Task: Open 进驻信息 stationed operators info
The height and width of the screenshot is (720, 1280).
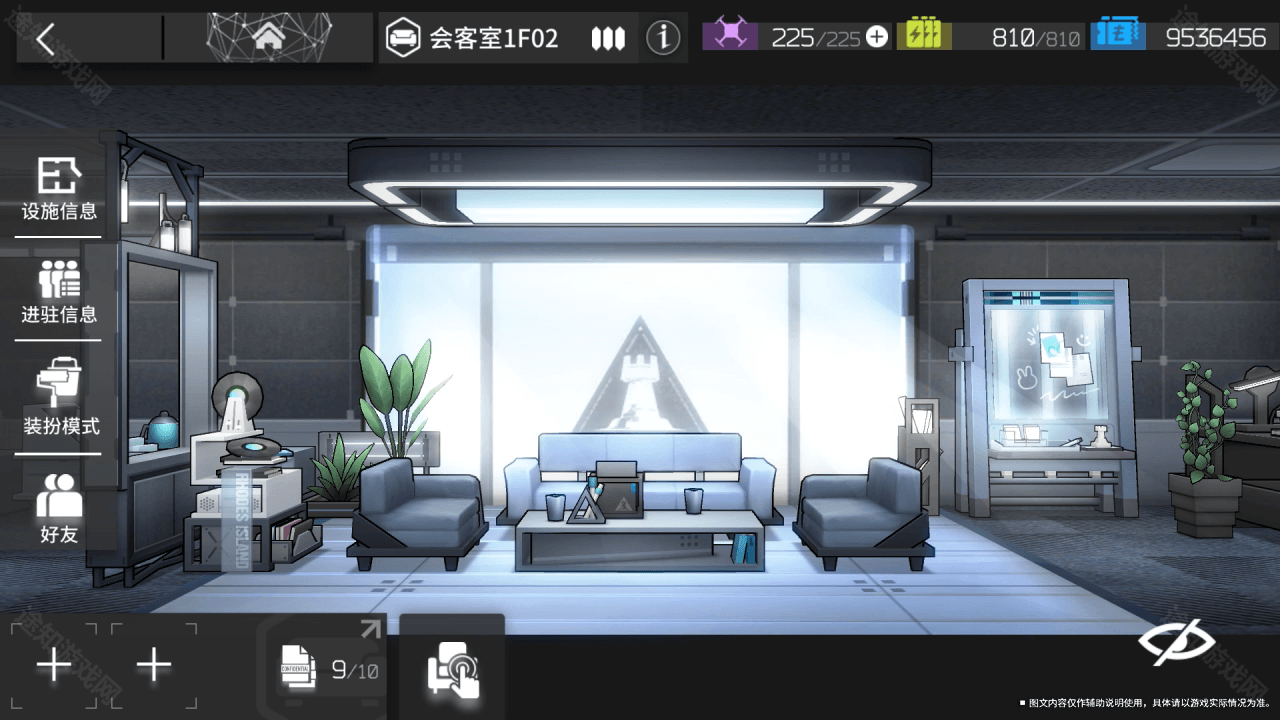Action: (x=59, y=292)
